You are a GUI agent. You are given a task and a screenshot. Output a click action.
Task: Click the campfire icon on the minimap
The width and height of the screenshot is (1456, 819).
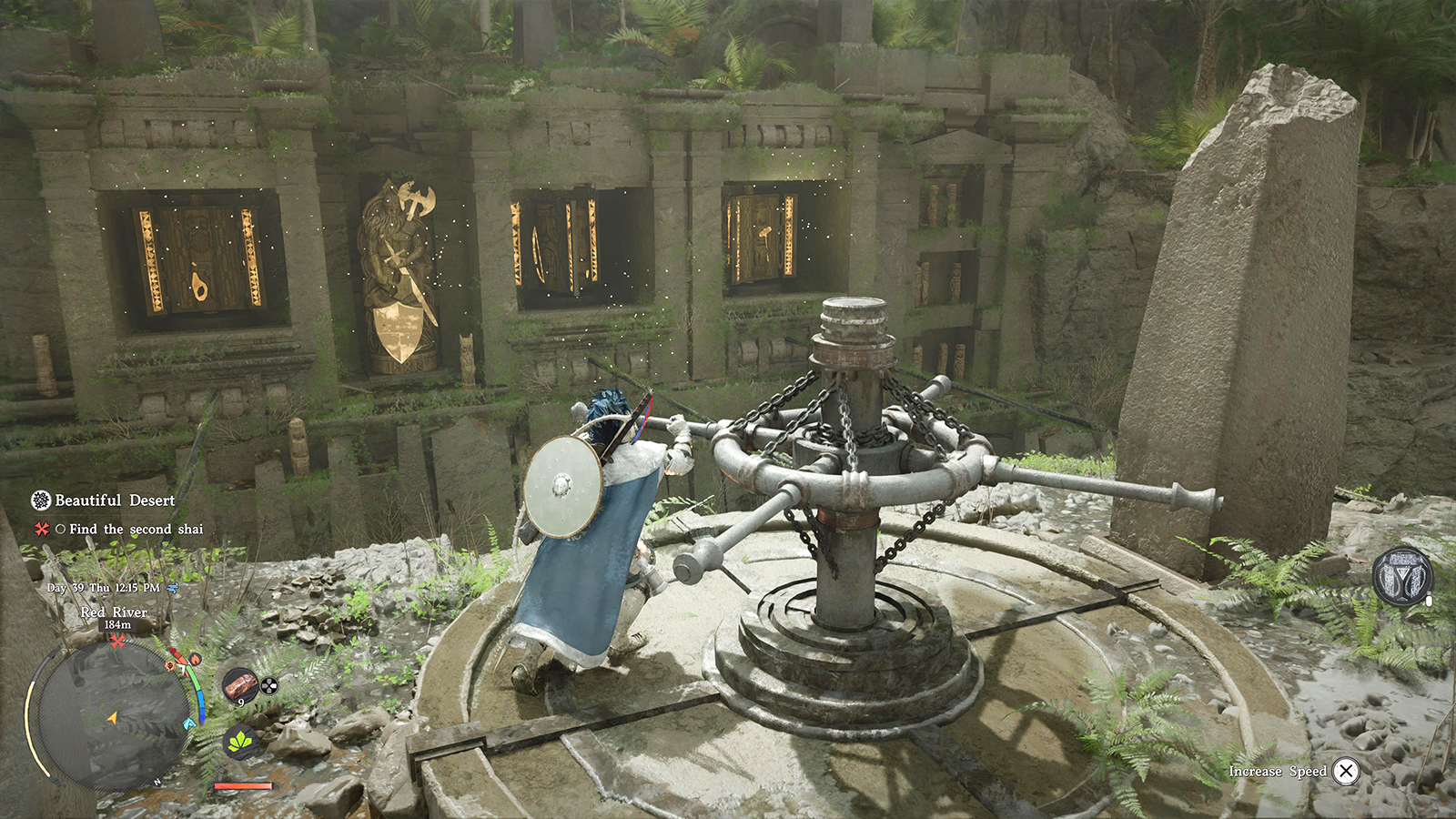[x=195, y=660]
